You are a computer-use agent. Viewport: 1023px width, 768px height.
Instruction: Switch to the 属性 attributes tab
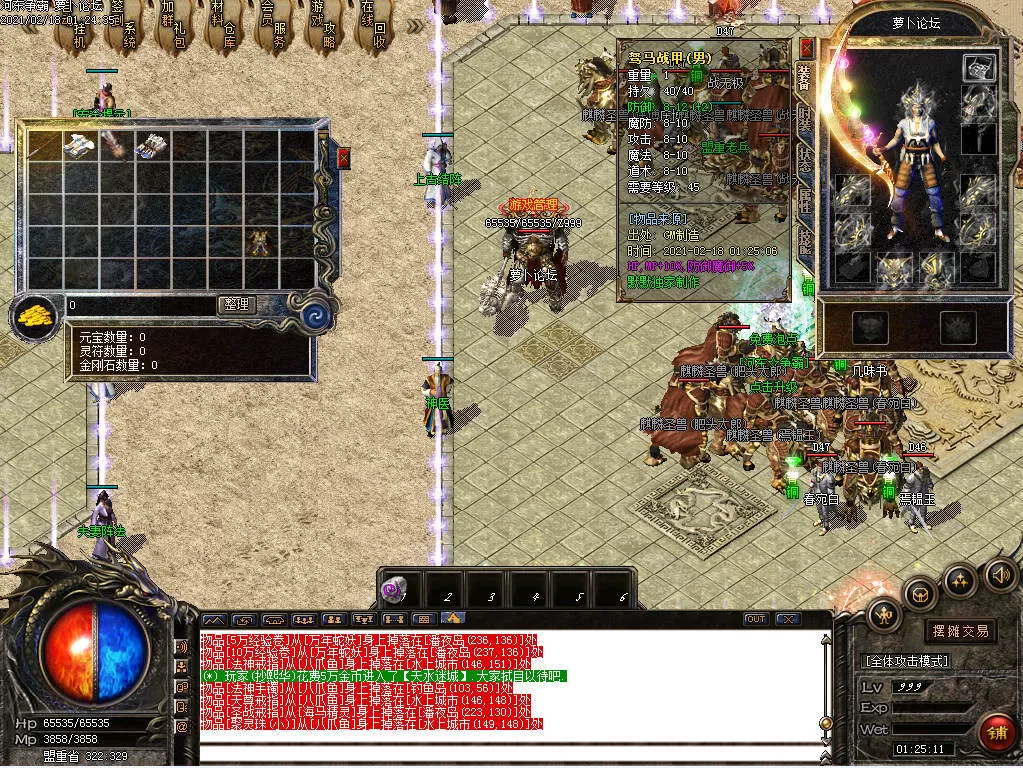pos(805,198)
